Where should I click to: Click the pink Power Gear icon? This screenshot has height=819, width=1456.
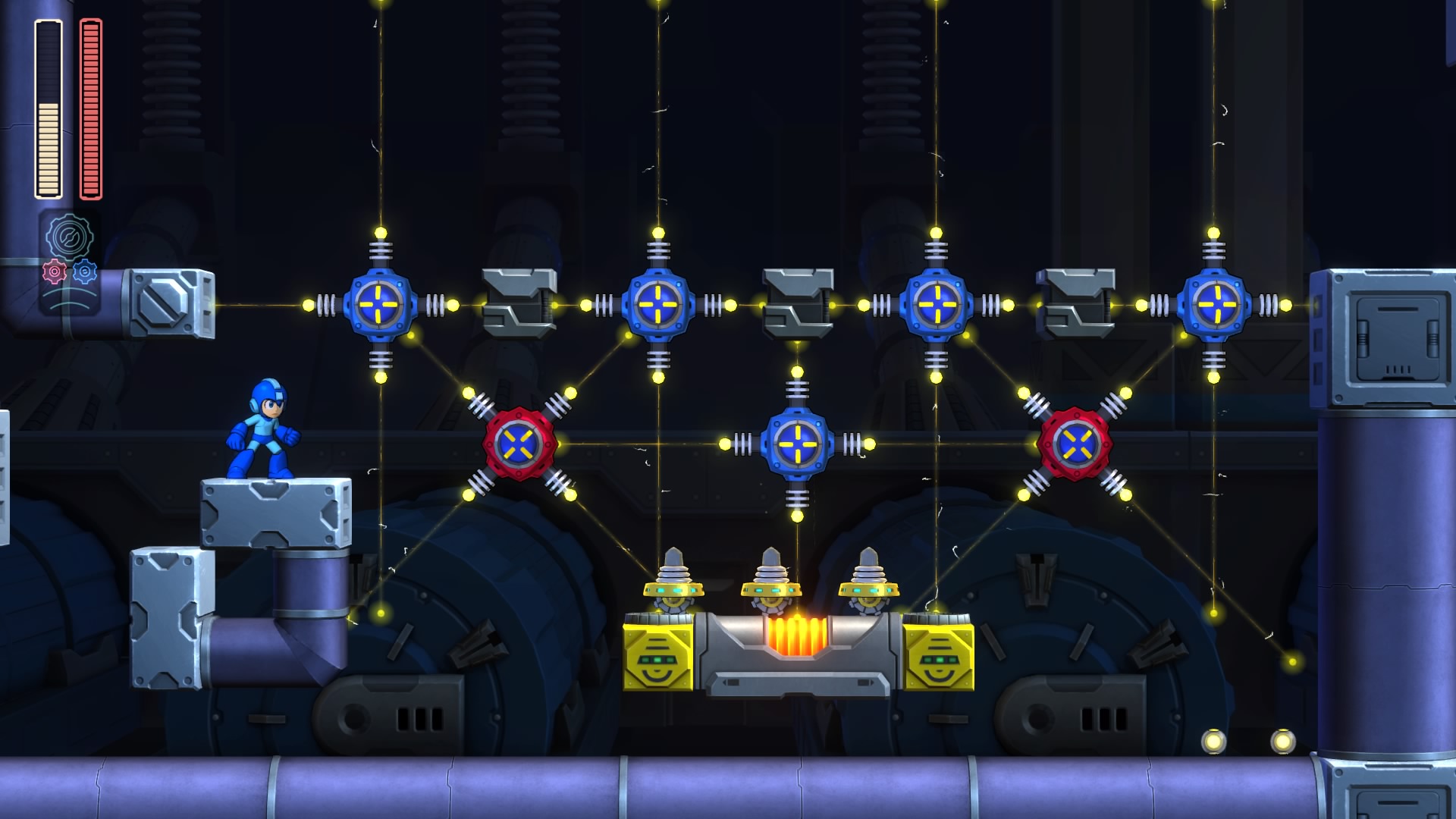54,271
